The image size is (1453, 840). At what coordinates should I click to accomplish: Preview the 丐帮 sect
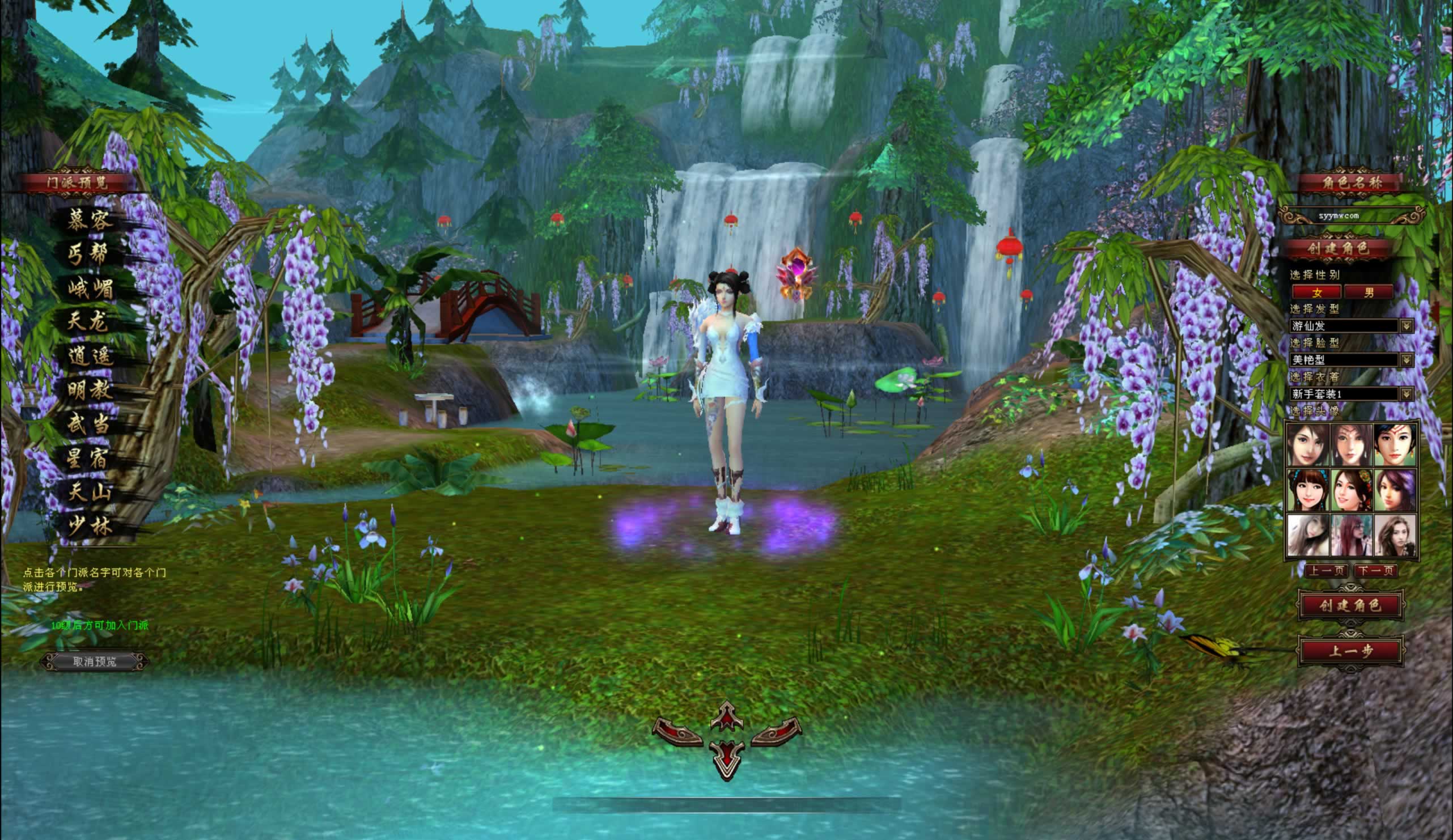tap(88, 254)
